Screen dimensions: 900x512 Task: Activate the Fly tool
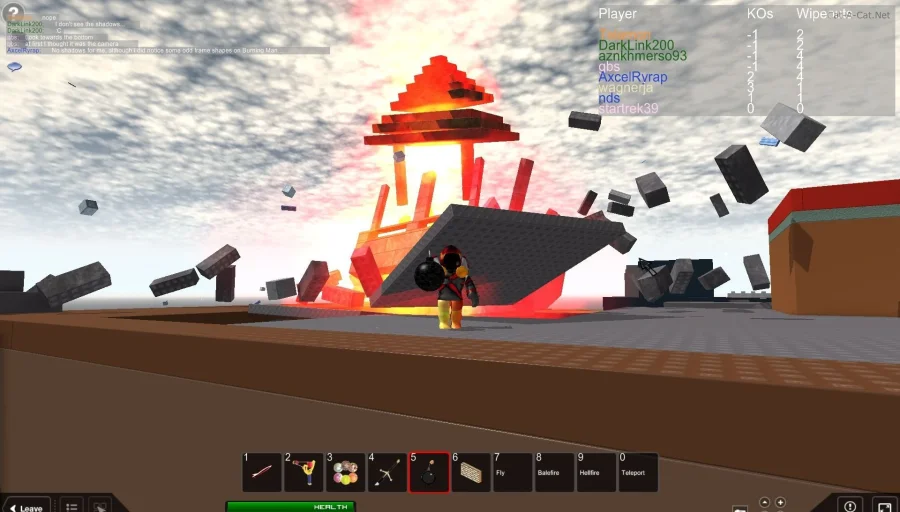pyautogui.click(x=513, y=472)
